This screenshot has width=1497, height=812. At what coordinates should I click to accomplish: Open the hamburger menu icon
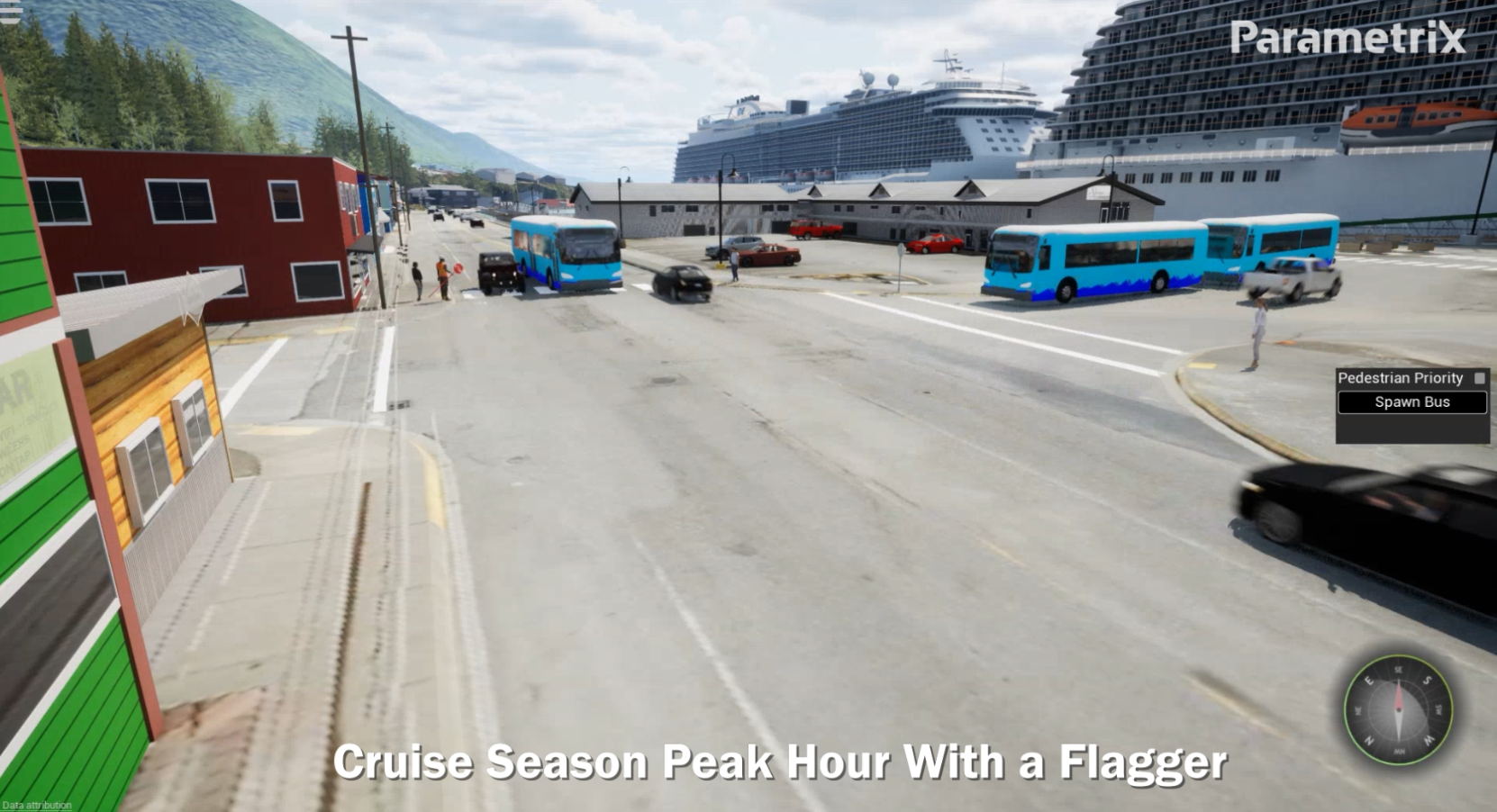click(10, 12)
